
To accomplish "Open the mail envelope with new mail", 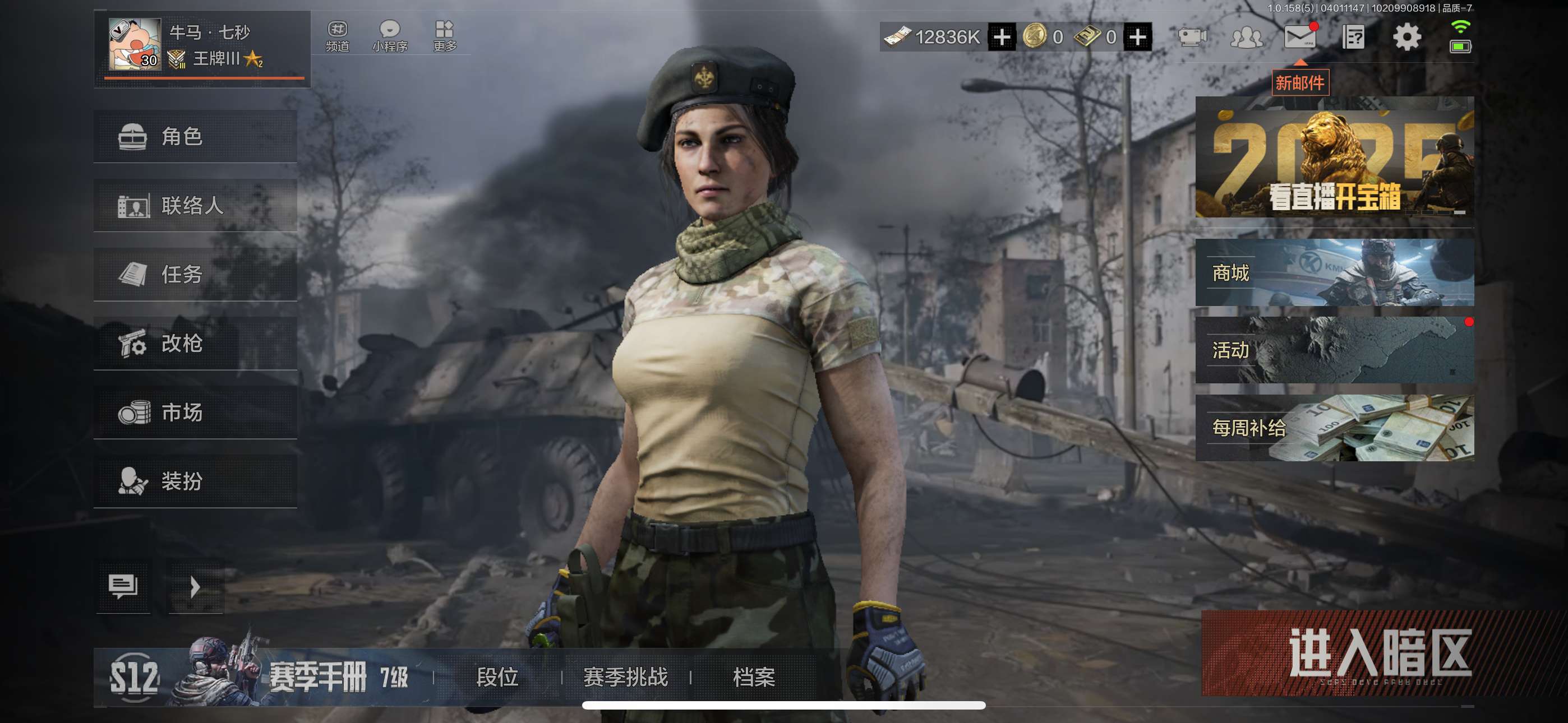I will coord(1299,37).
